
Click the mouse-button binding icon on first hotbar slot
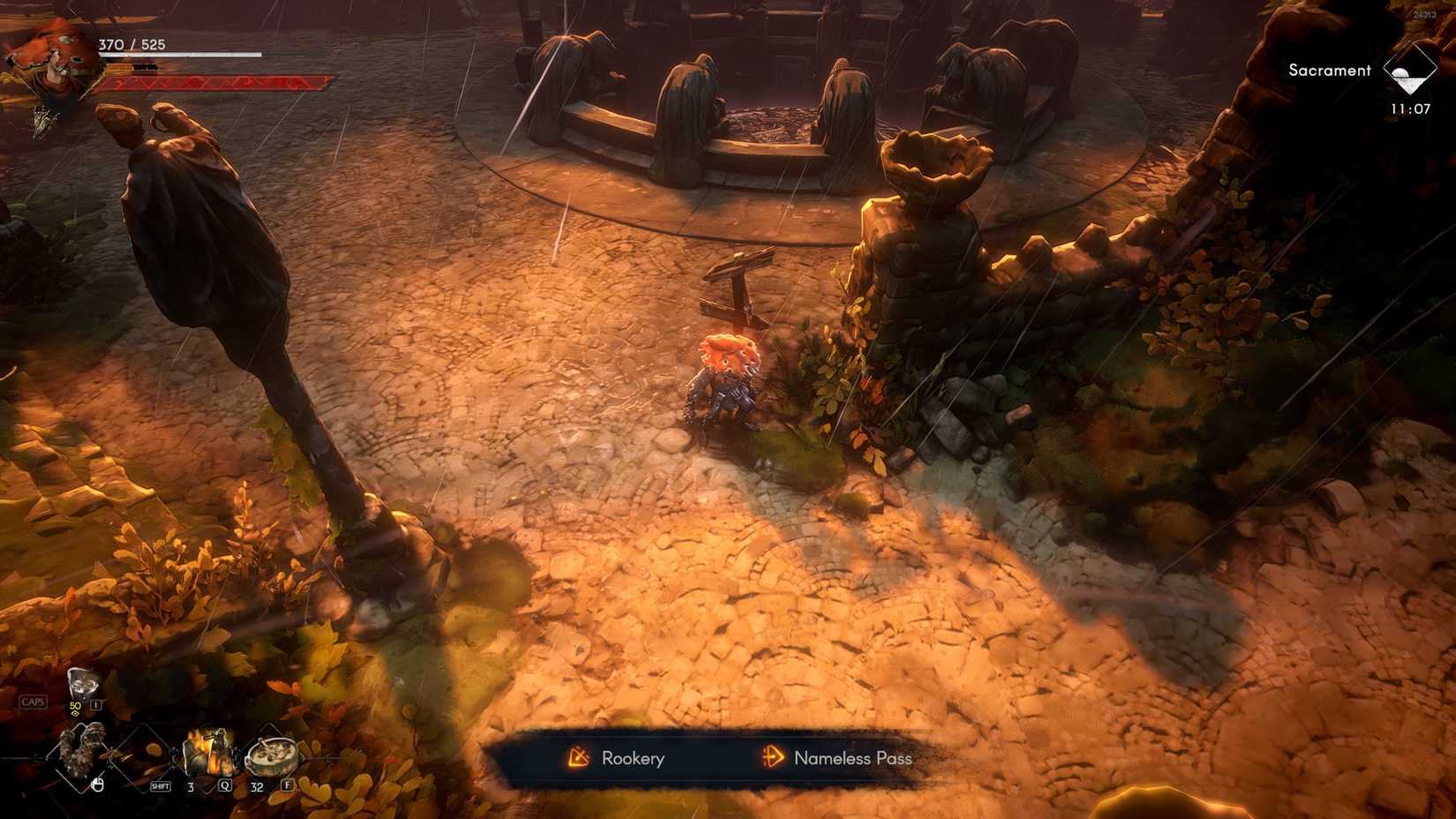[98, 785]
